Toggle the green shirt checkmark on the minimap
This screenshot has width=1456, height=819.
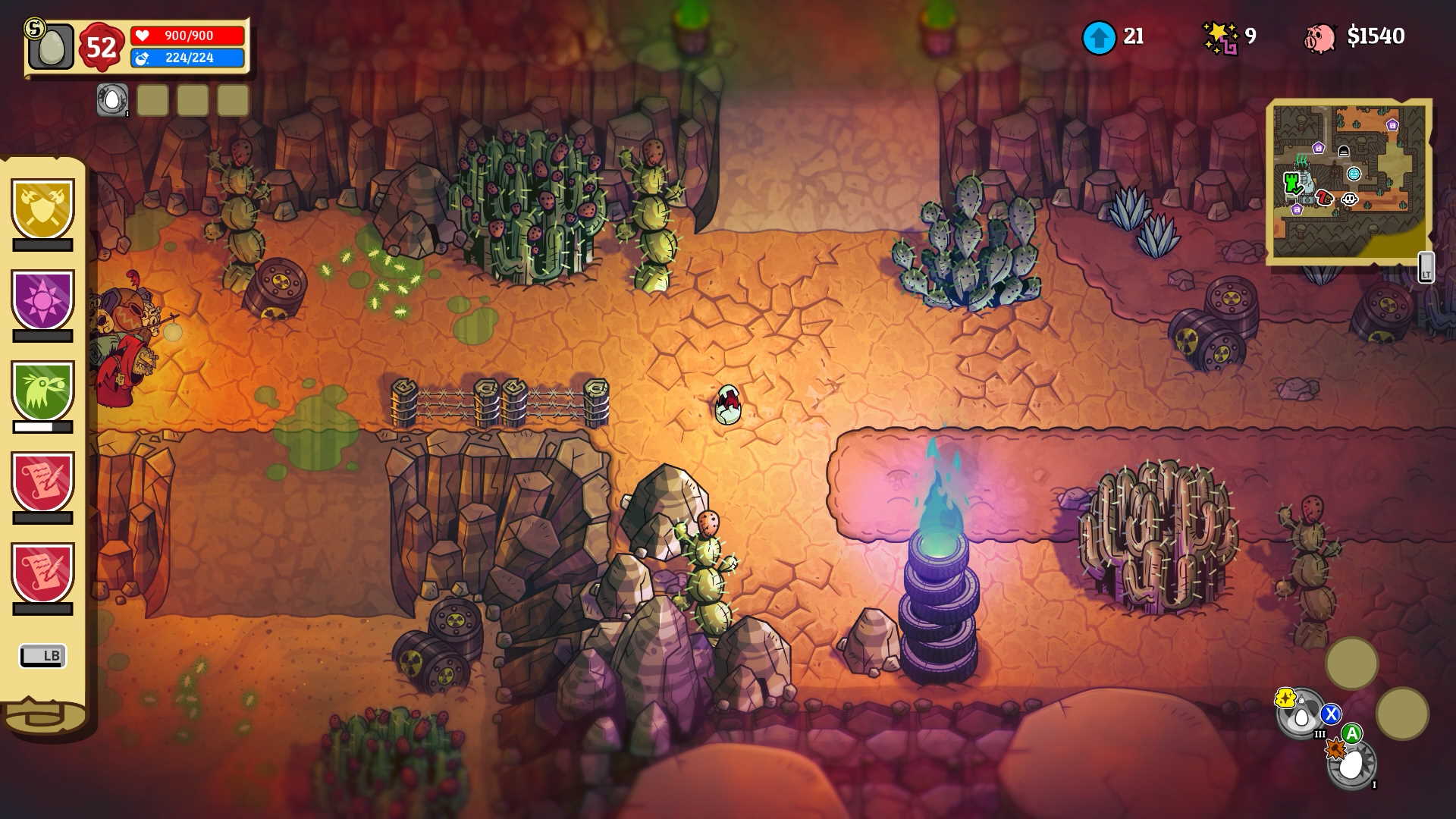[1291, 181]
